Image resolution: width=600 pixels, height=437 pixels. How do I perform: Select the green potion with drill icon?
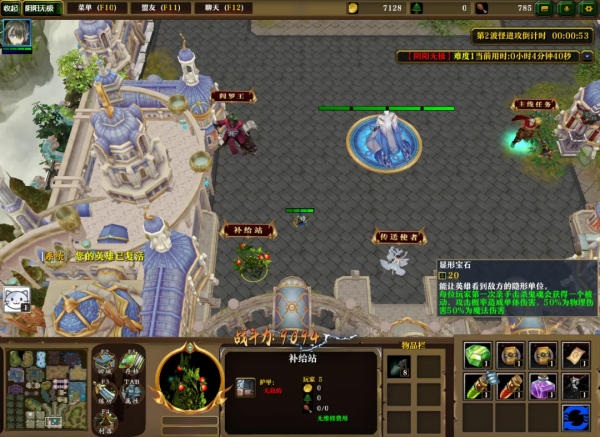(479, 385)
